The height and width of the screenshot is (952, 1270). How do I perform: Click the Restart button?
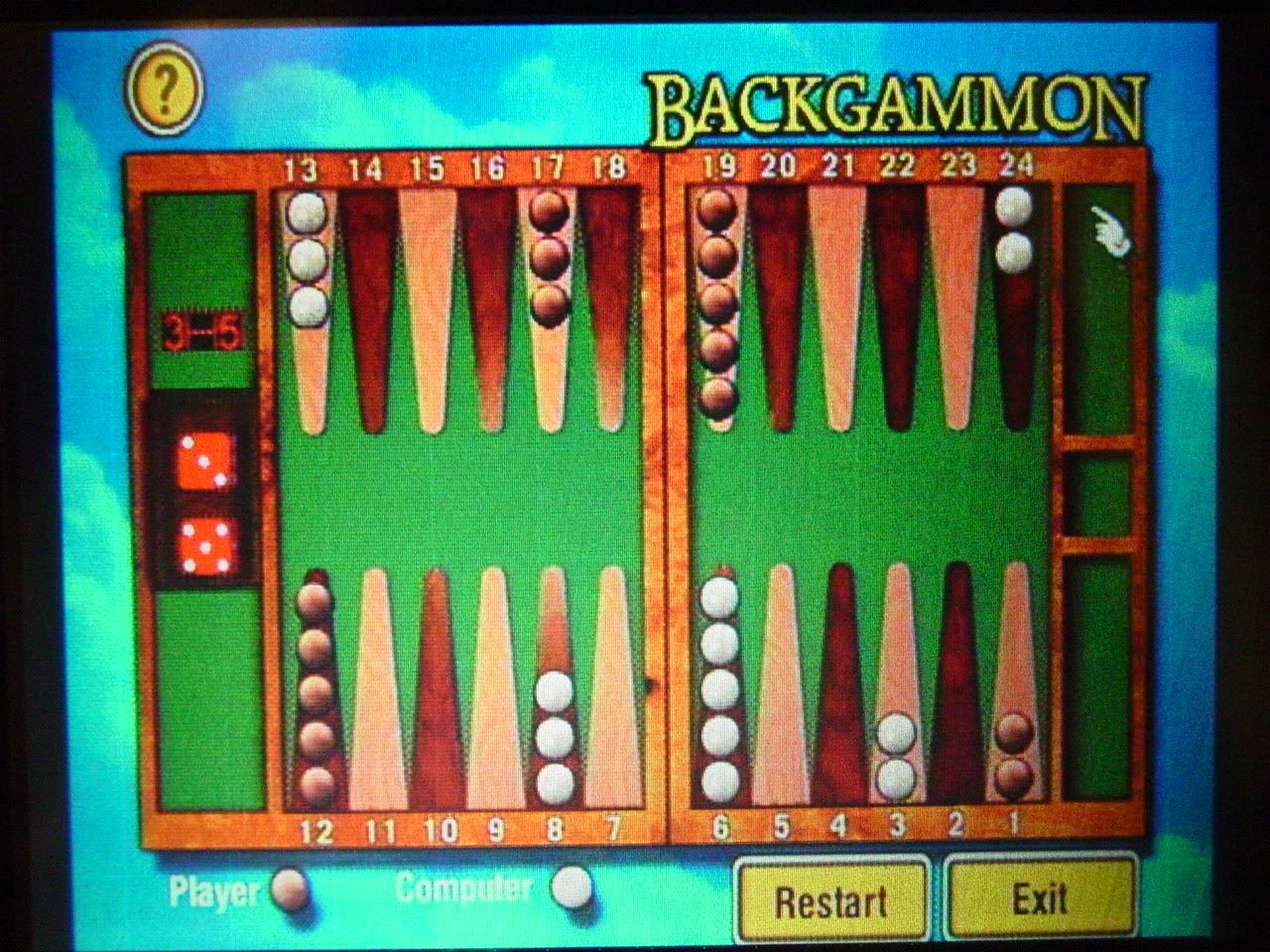(831, 900)
